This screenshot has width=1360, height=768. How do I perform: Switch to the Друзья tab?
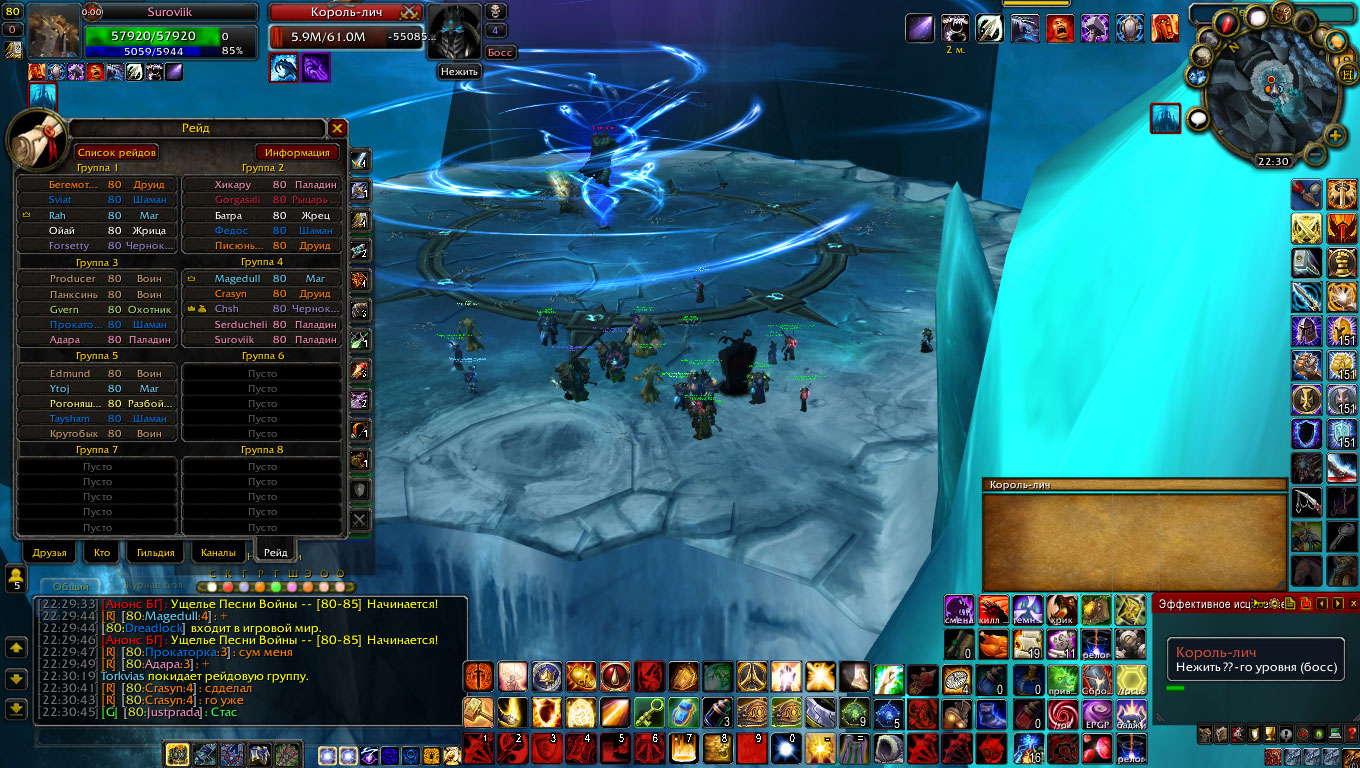49,552
